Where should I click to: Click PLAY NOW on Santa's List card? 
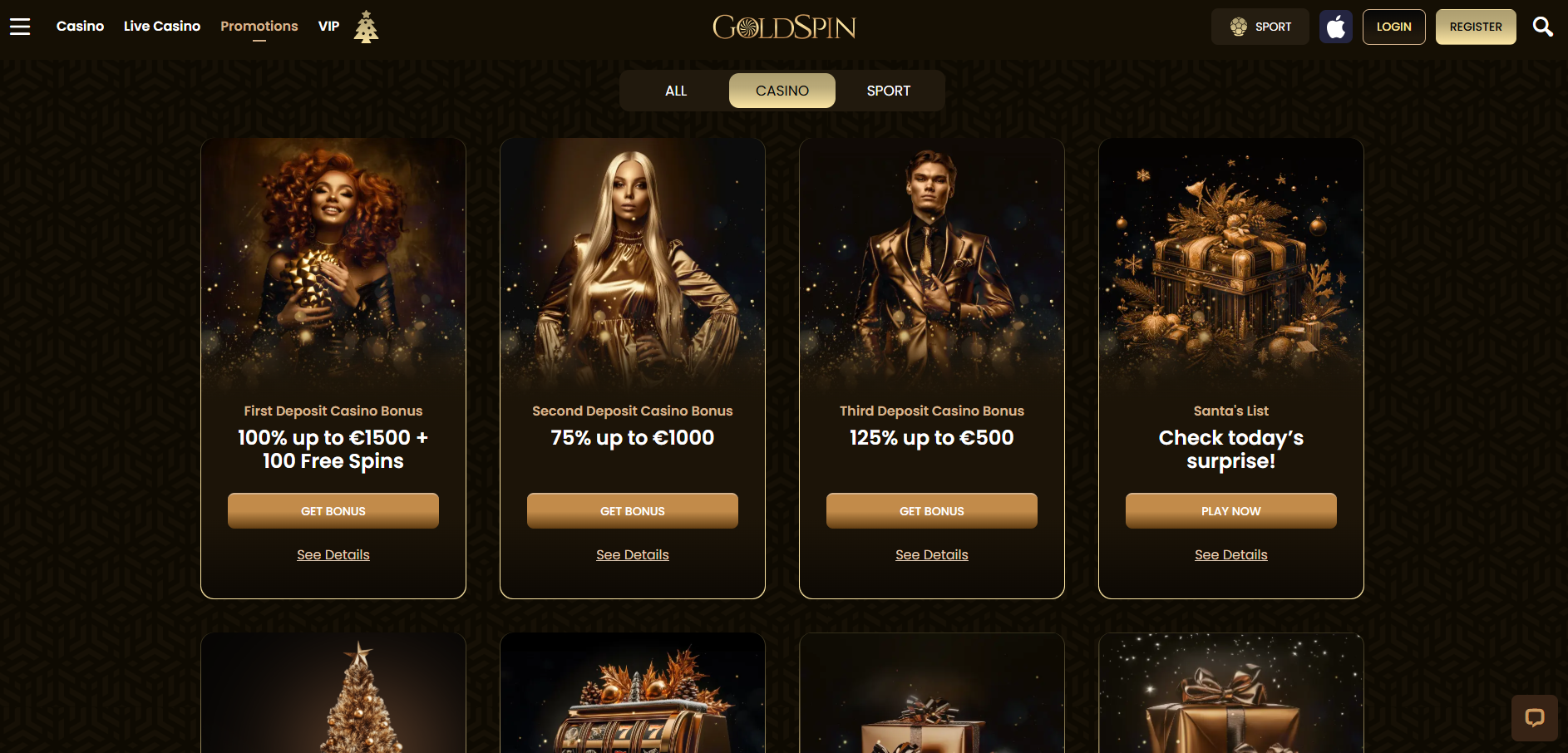1230,510
